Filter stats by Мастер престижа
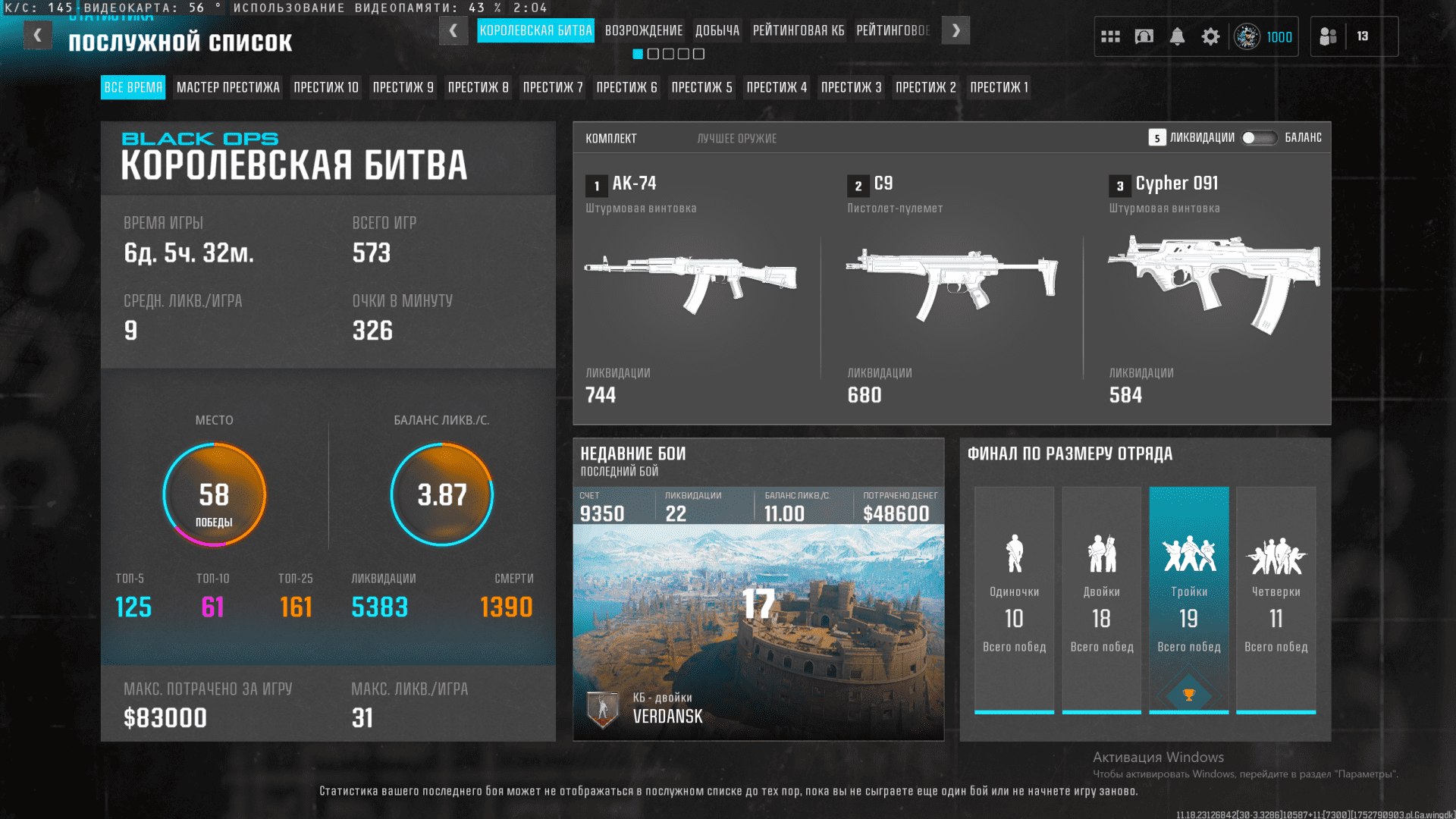 [x=227, y=87]
